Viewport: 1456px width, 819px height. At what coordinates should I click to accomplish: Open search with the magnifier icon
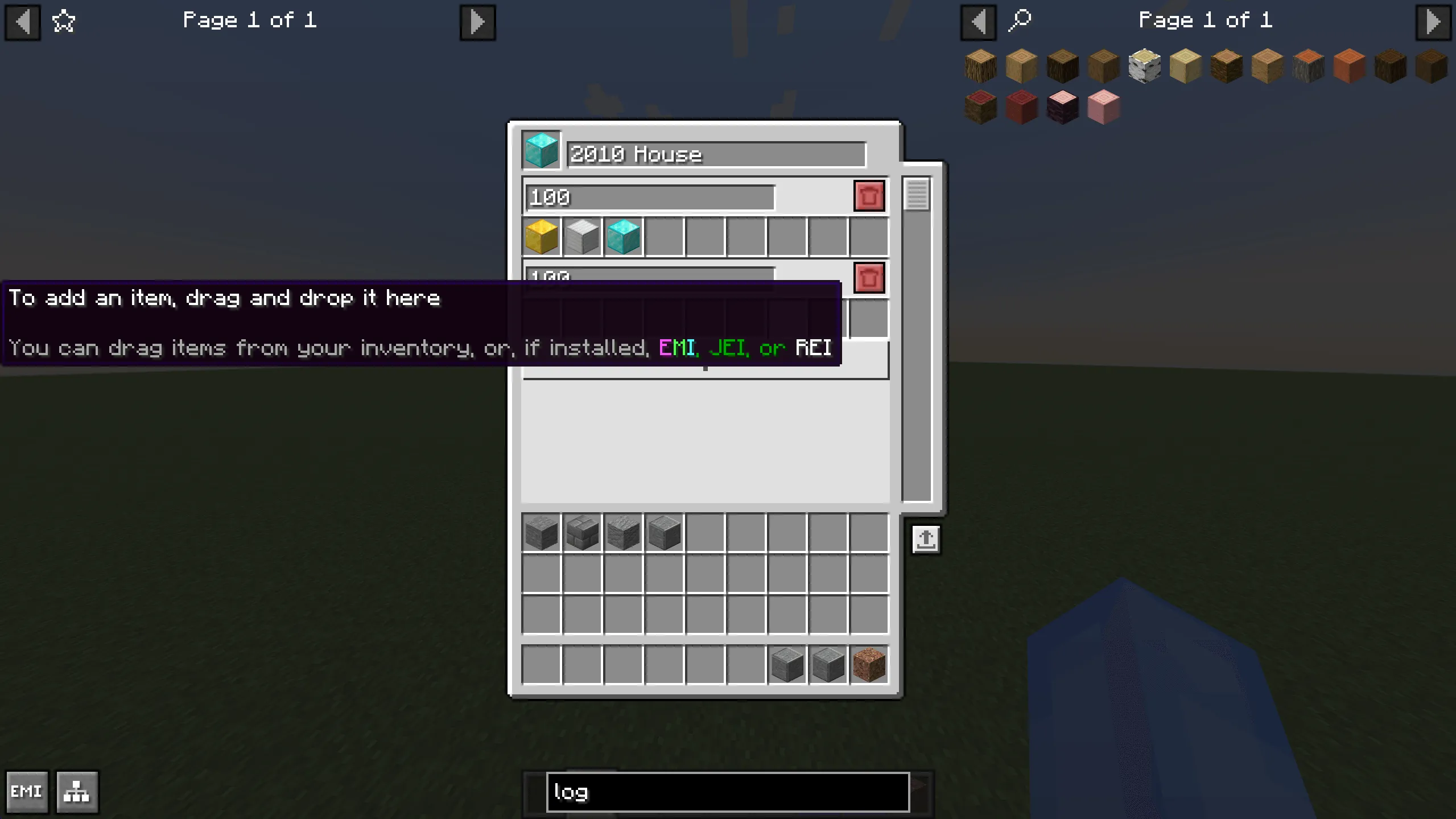(x=1020, y=20)
